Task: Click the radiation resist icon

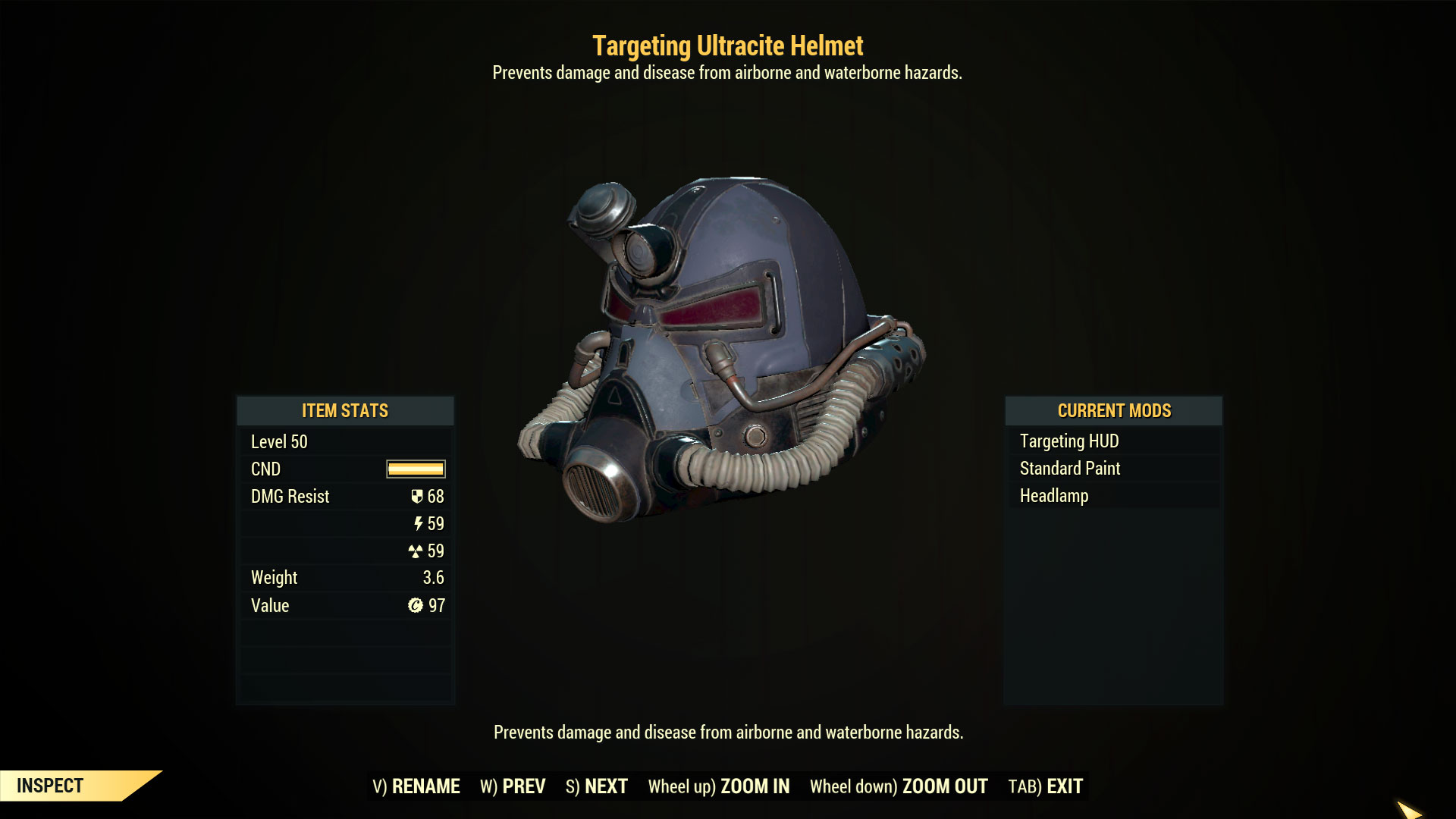Action: pyautogui.click(x=417, y=551)
